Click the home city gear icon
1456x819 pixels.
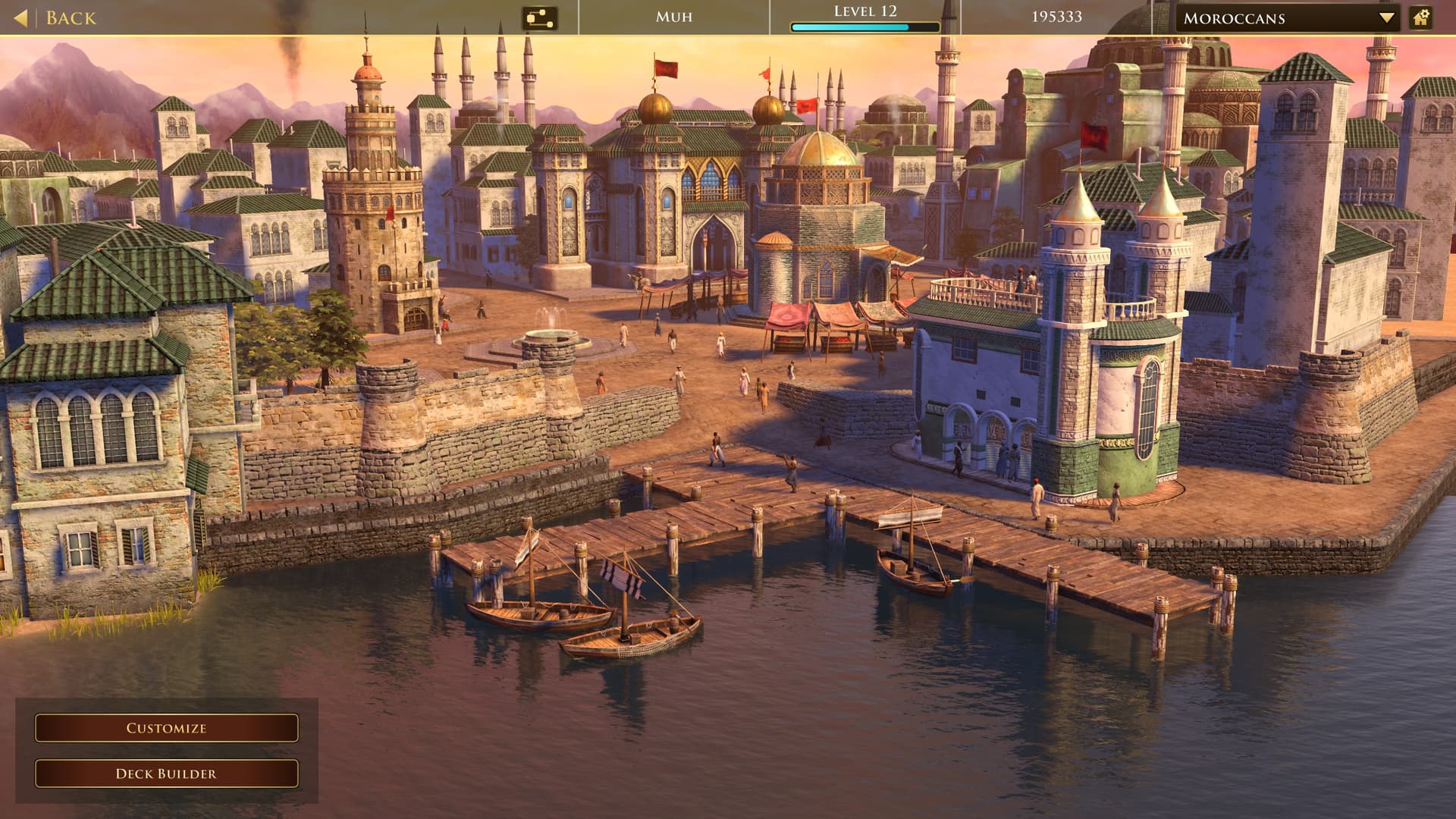(1421, 17)
